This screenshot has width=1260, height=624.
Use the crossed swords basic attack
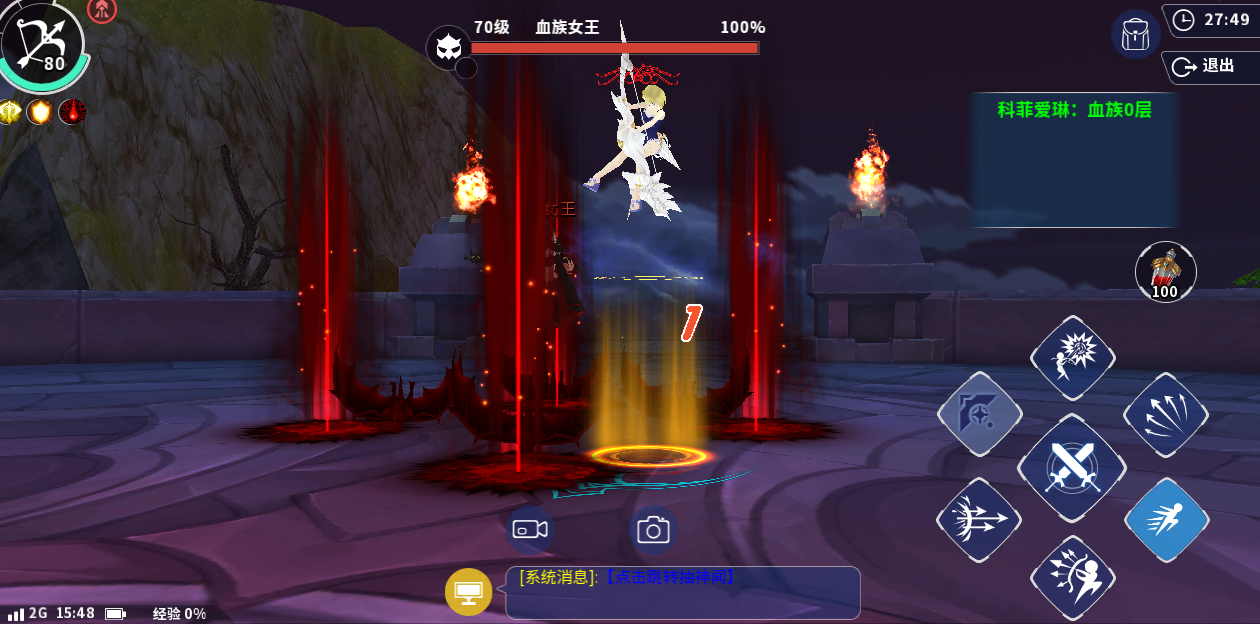click(x=1072, y=467)
